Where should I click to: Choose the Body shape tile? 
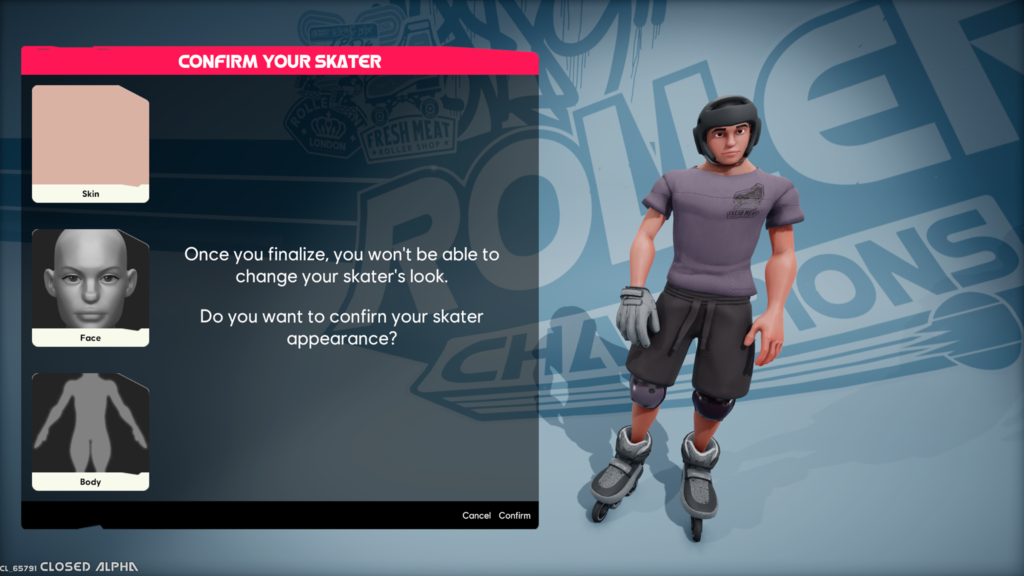coord(90,431)
